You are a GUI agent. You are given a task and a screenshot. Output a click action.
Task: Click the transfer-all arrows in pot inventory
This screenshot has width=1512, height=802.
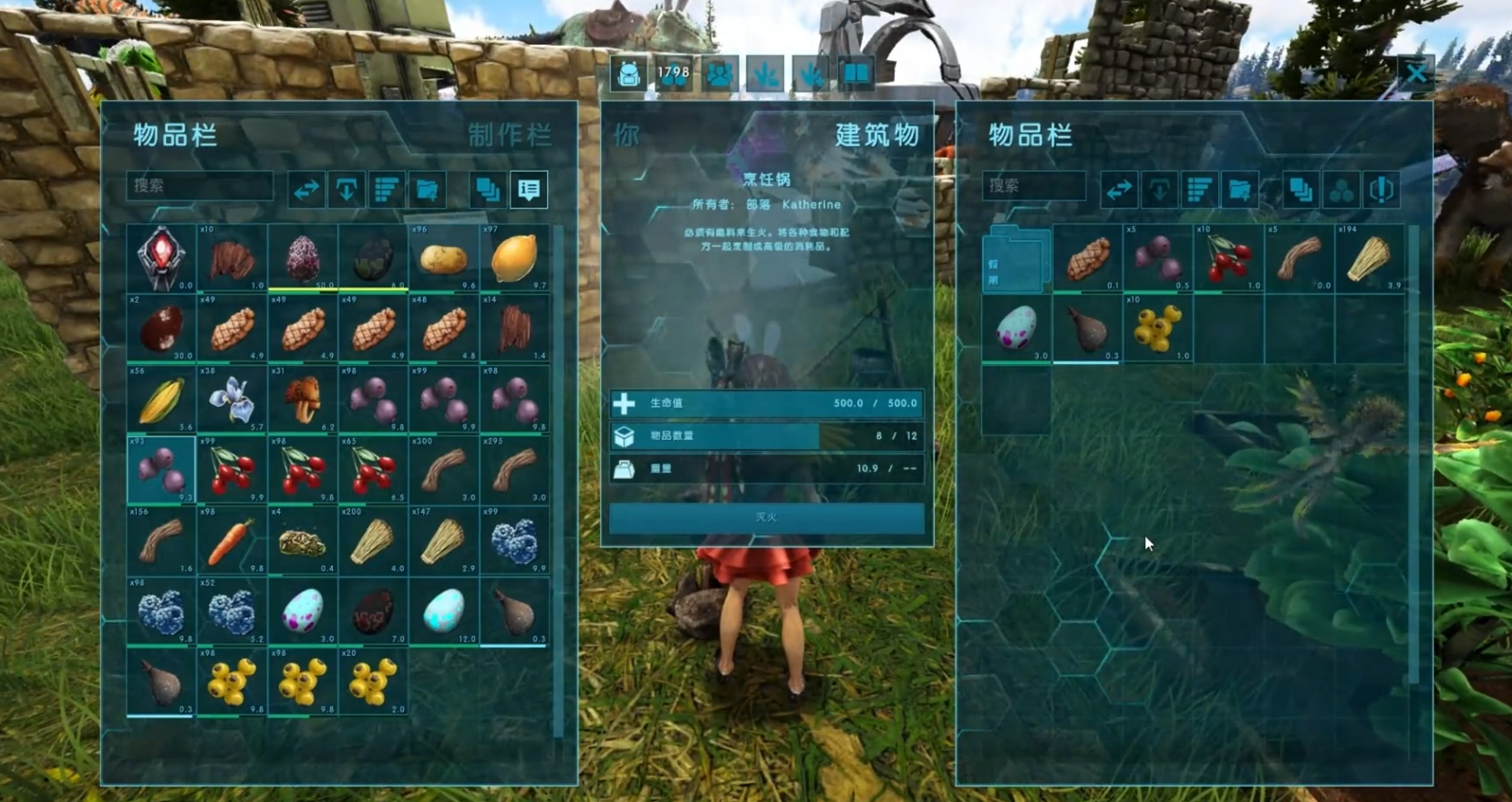point(1118,190)
